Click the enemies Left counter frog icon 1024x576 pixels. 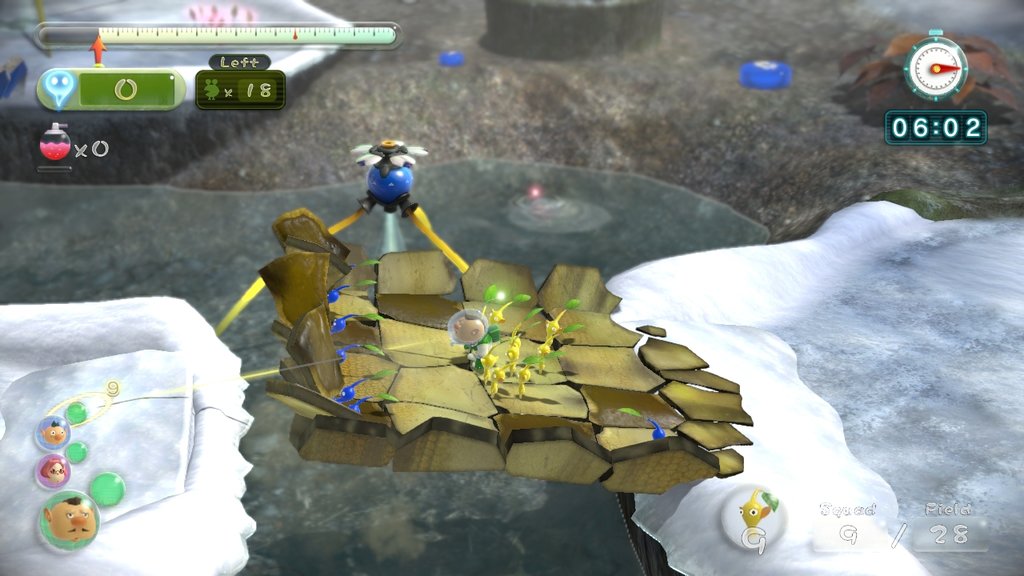pos(213,90)
